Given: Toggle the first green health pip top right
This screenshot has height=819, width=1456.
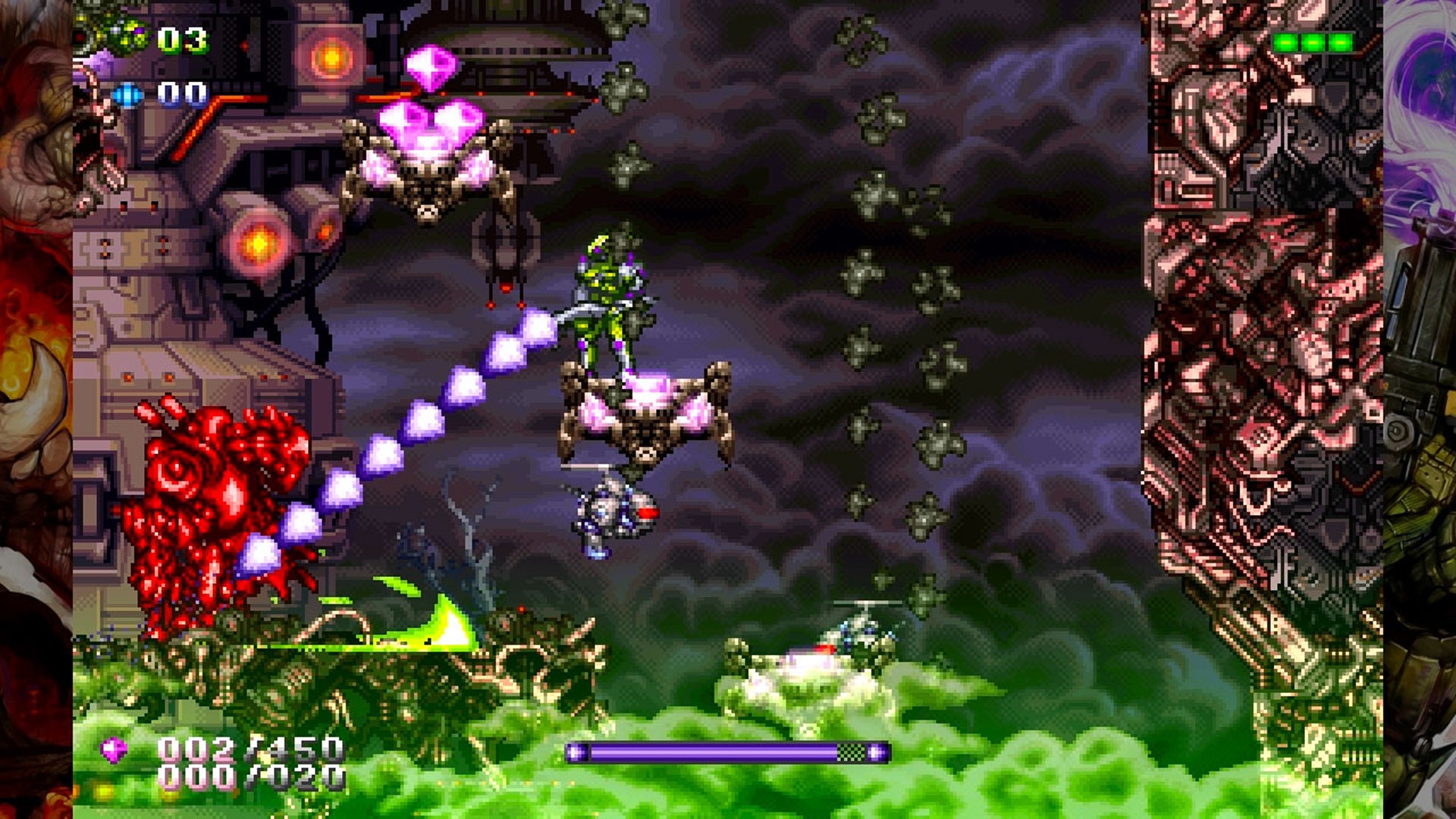Looking at the screenshot, I should coord(1286,42).
